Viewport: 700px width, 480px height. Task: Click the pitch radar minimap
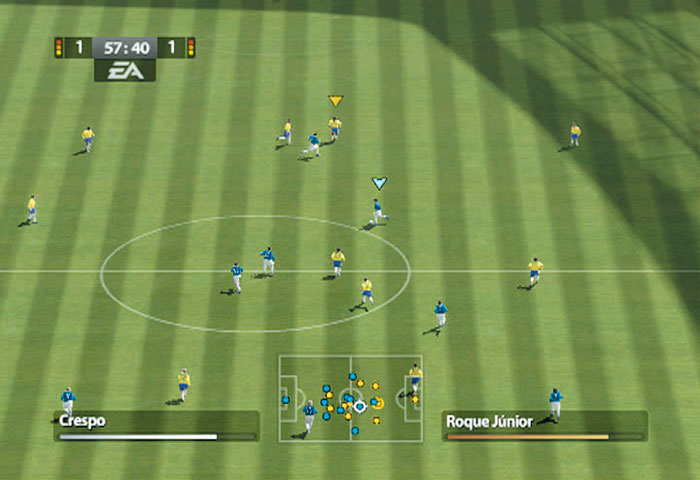pyautogui.click(x=350, y=398)
